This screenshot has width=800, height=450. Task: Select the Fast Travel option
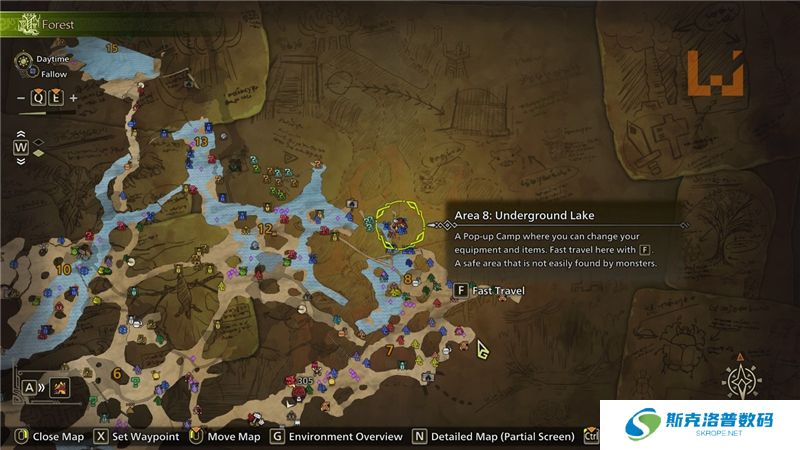pyautogui.click(x=491, y=291)
